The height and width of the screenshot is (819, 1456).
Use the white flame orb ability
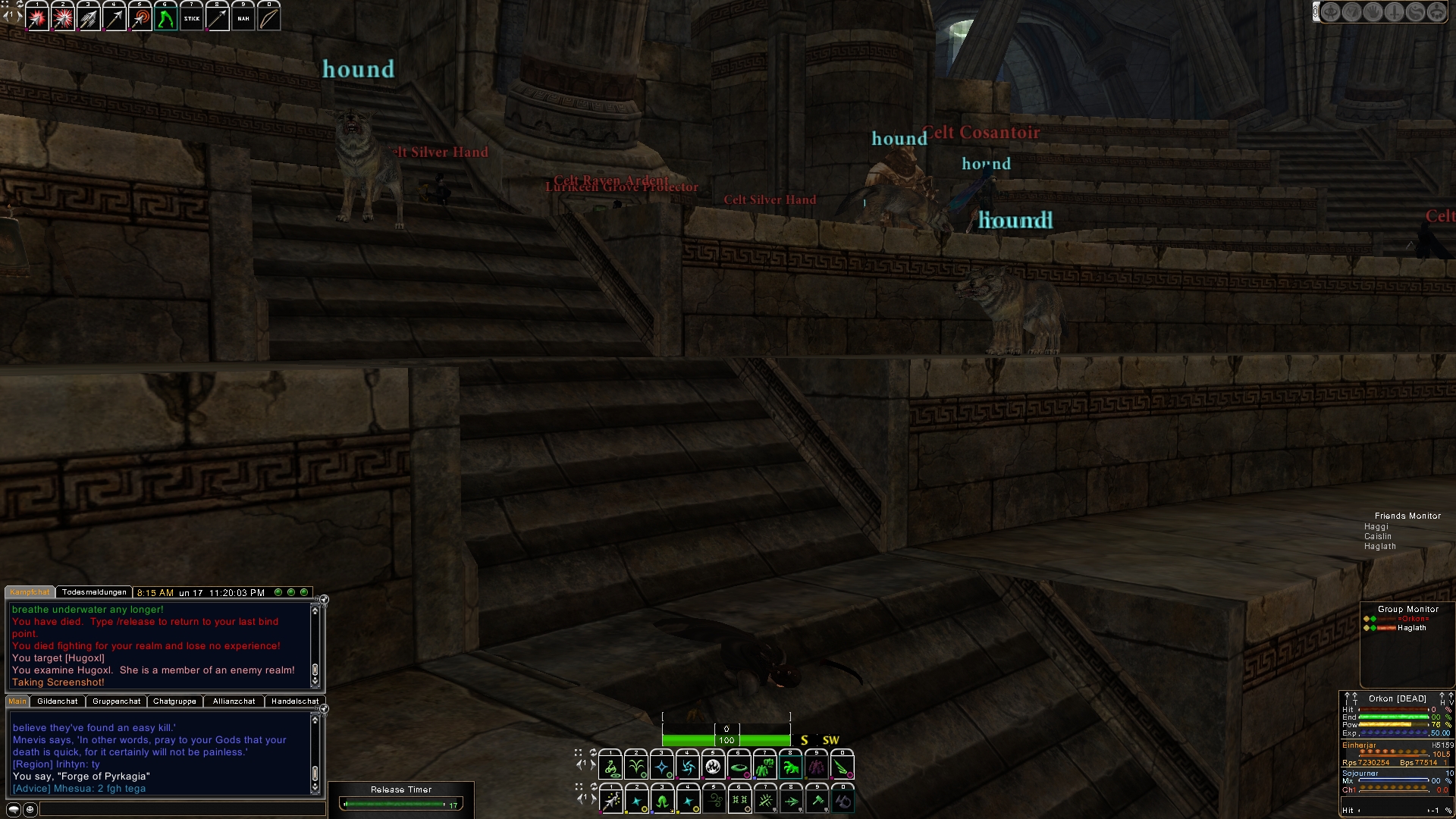point(713,767)
